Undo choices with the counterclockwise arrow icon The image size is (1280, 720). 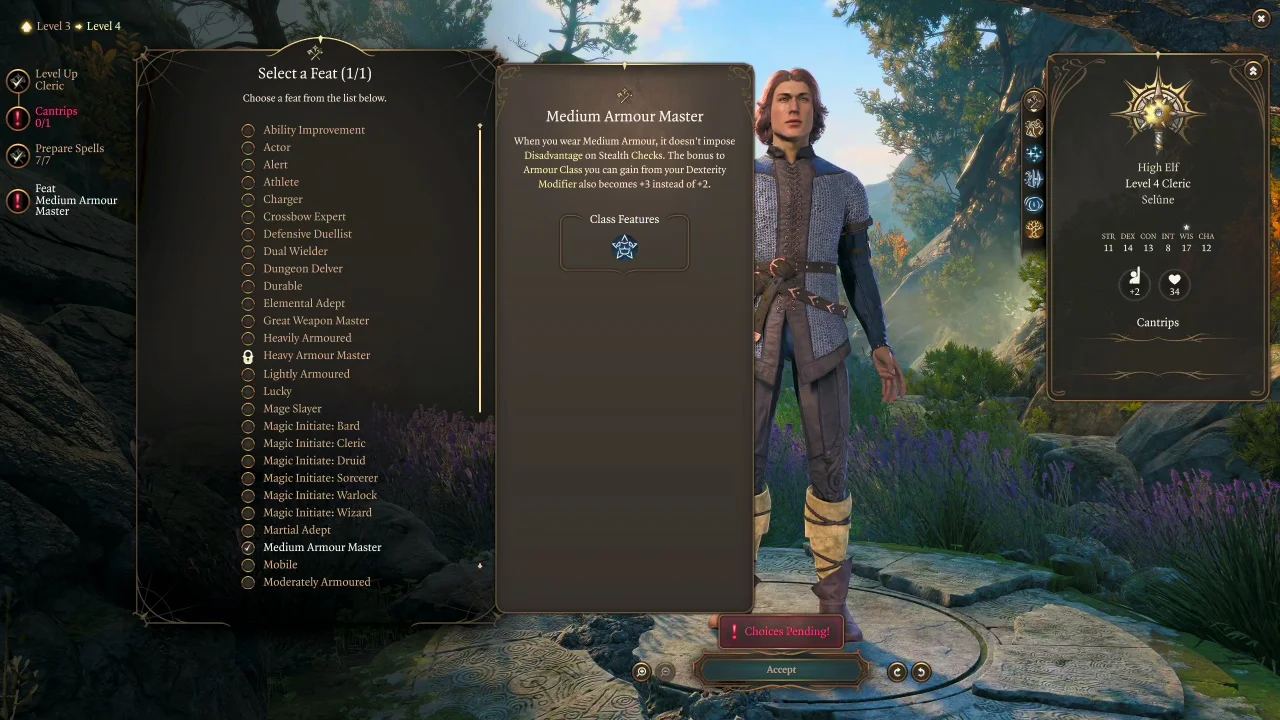pyautogui.click(x=920, y=671)
